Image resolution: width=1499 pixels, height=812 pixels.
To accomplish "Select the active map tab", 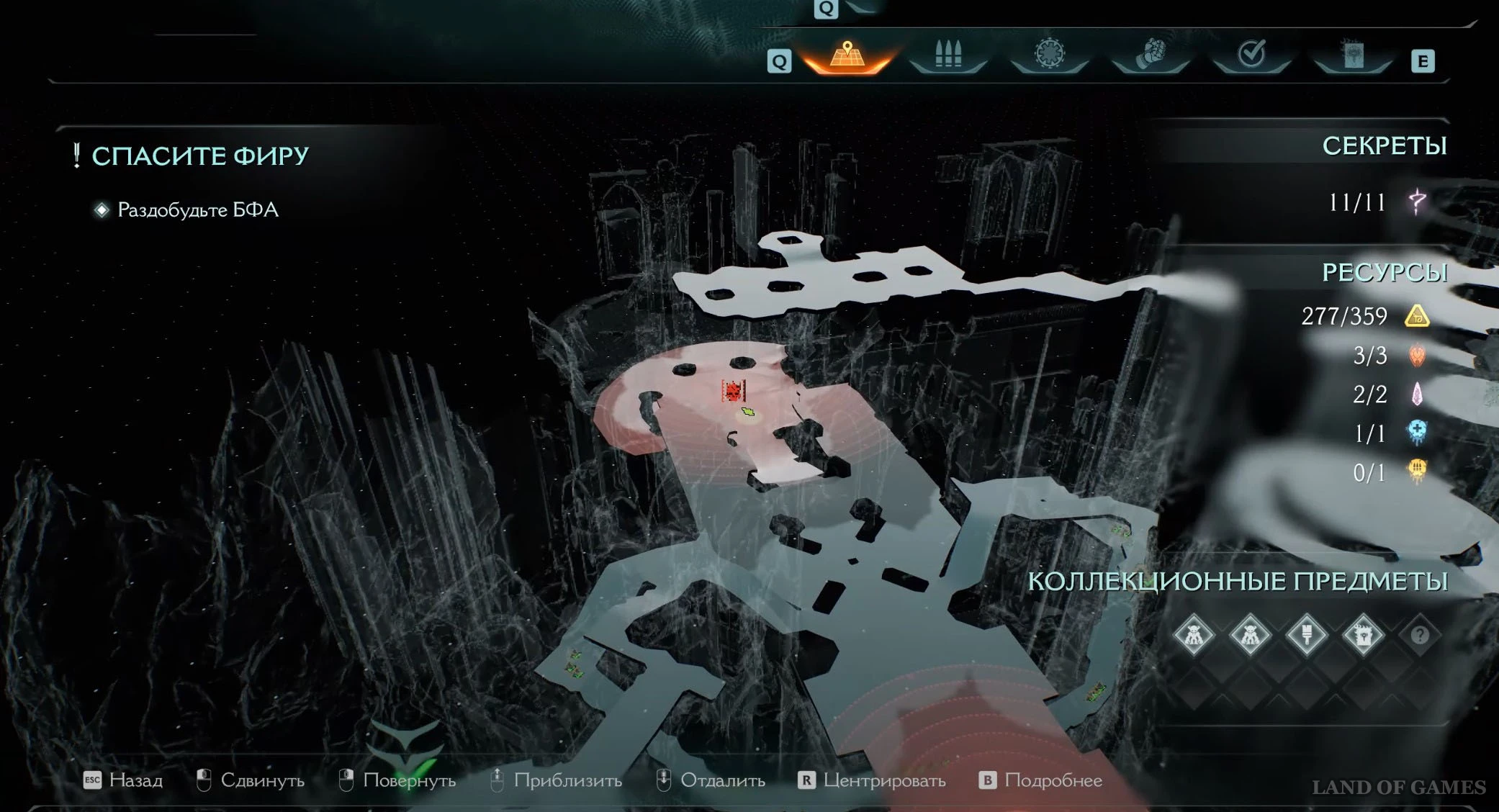I will (x=847, y=55).
